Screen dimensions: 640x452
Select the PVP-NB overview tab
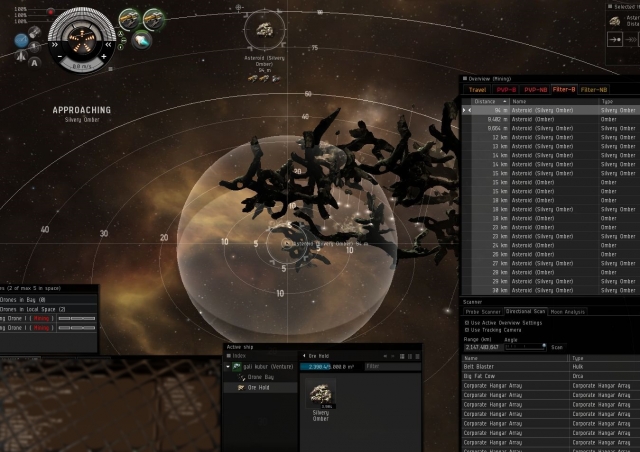pos(536,90)
